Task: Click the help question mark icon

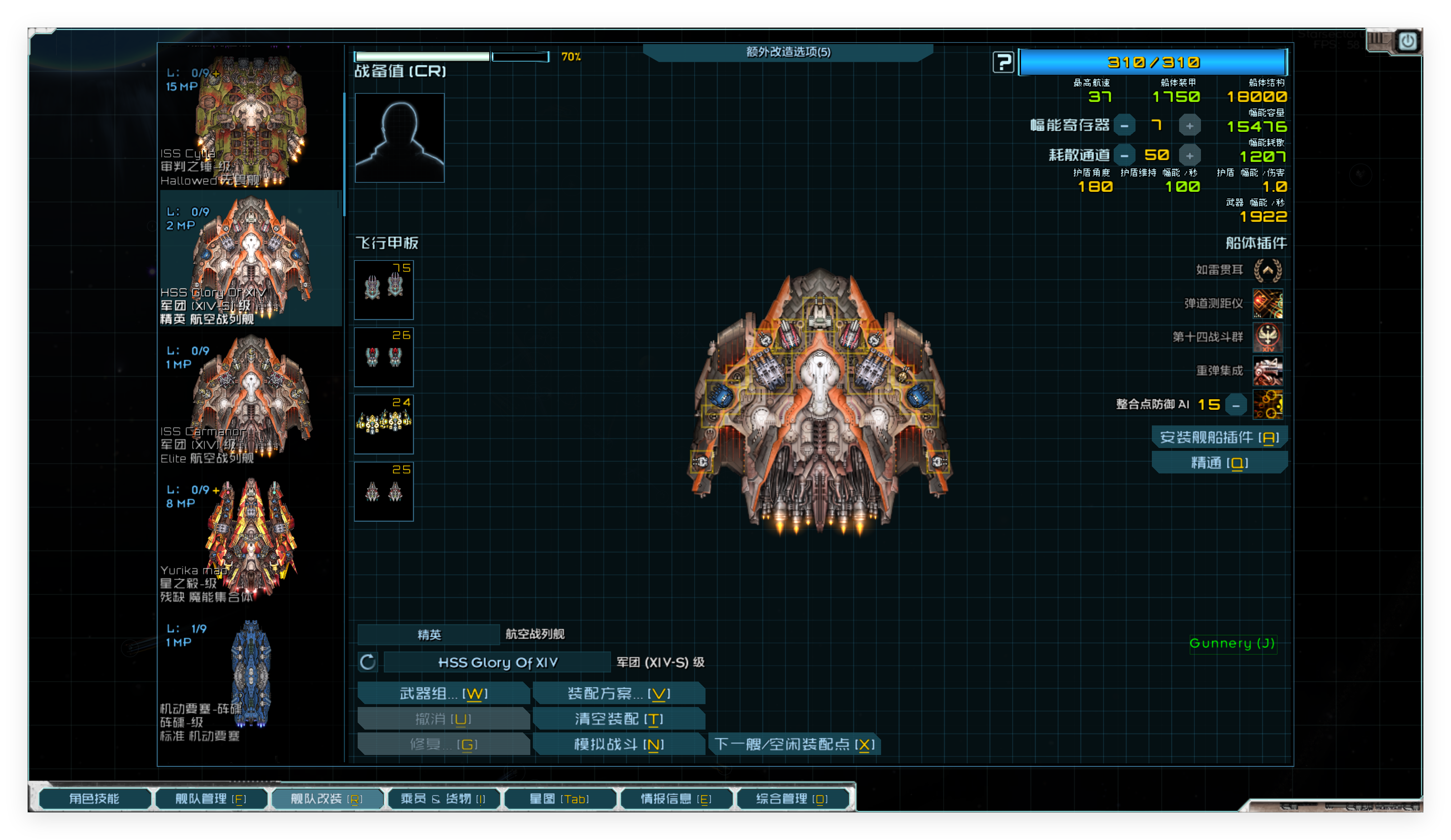Action: 1004,62
